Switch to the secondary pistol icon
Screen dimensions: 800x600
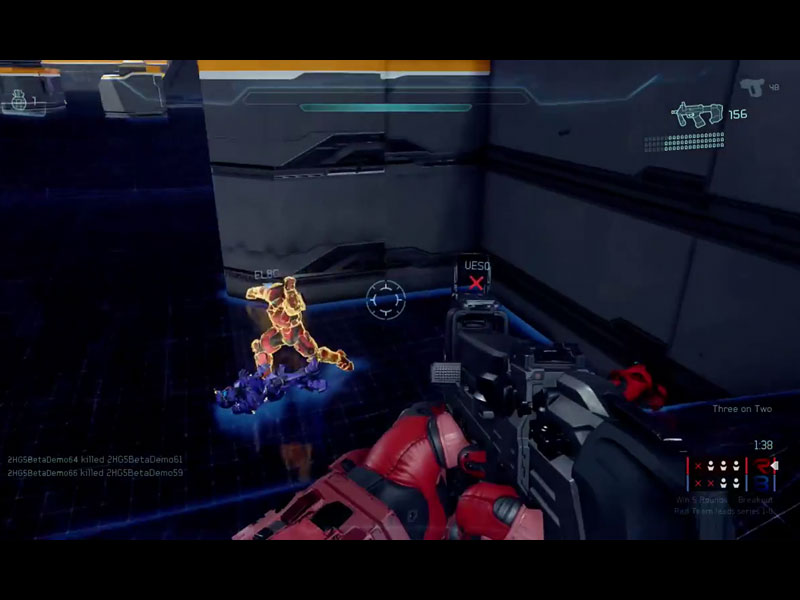click(752, 87)
